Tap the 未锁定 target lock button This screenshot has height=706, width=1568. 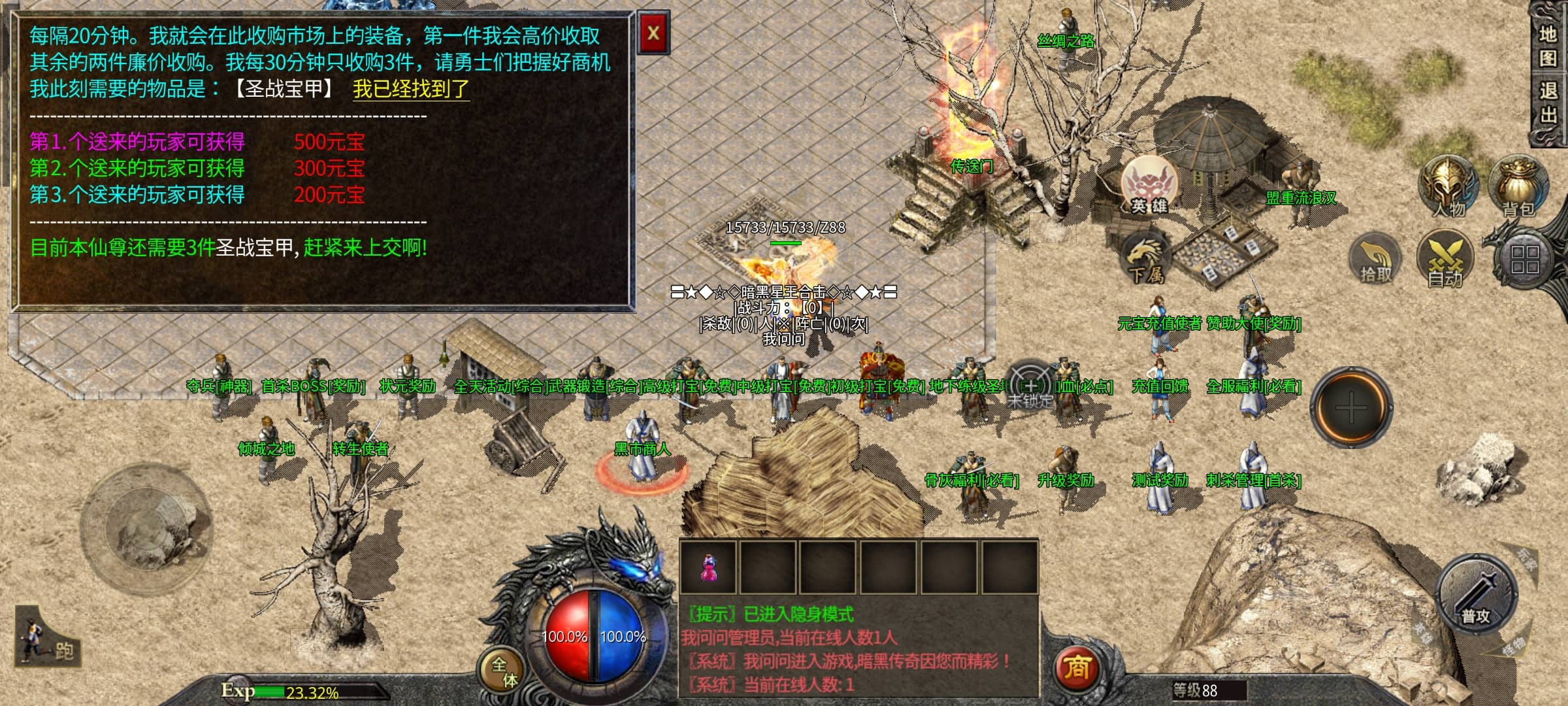click(1030, 387)
